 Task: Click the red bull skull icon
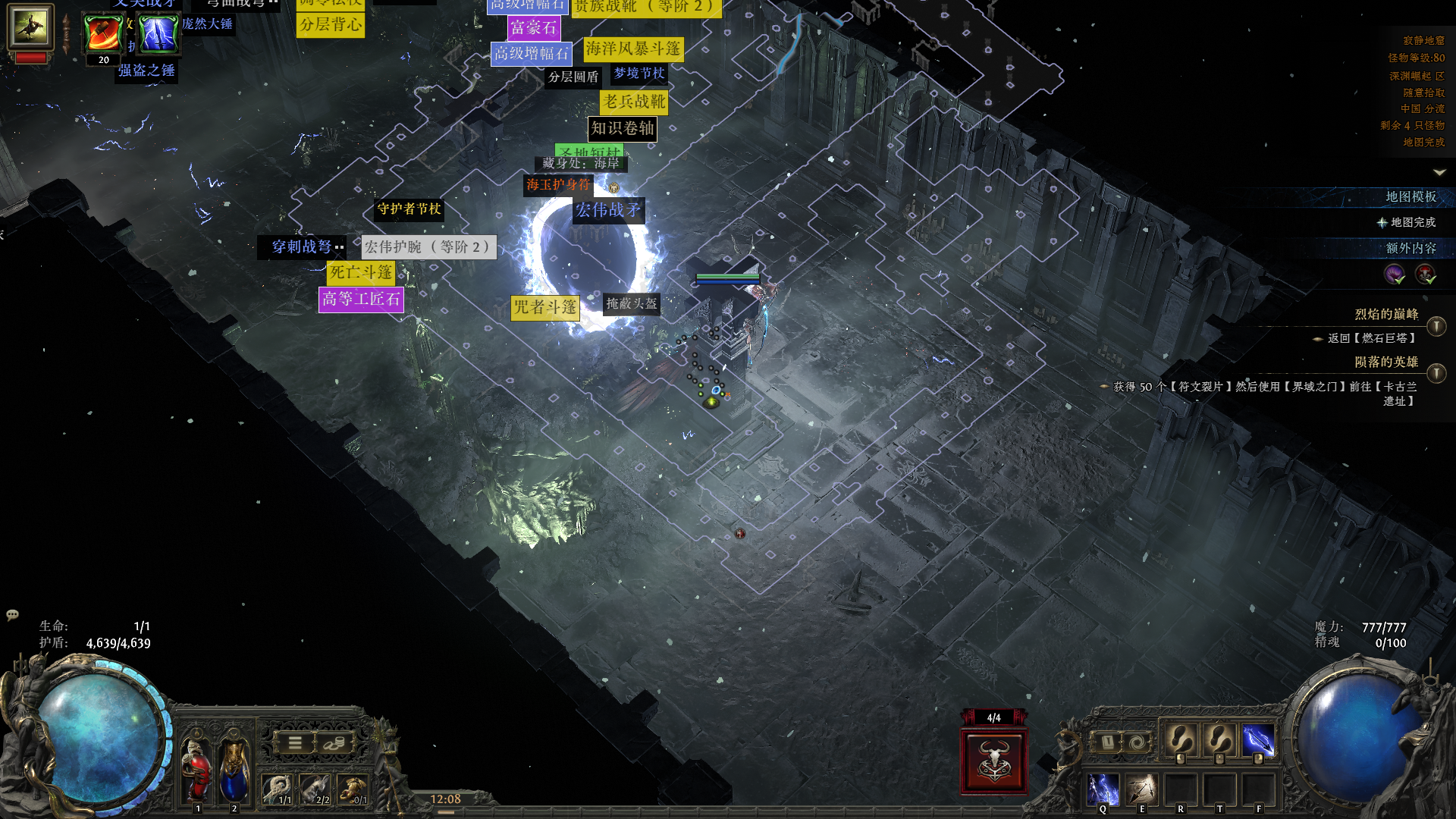tap(993, 761)
